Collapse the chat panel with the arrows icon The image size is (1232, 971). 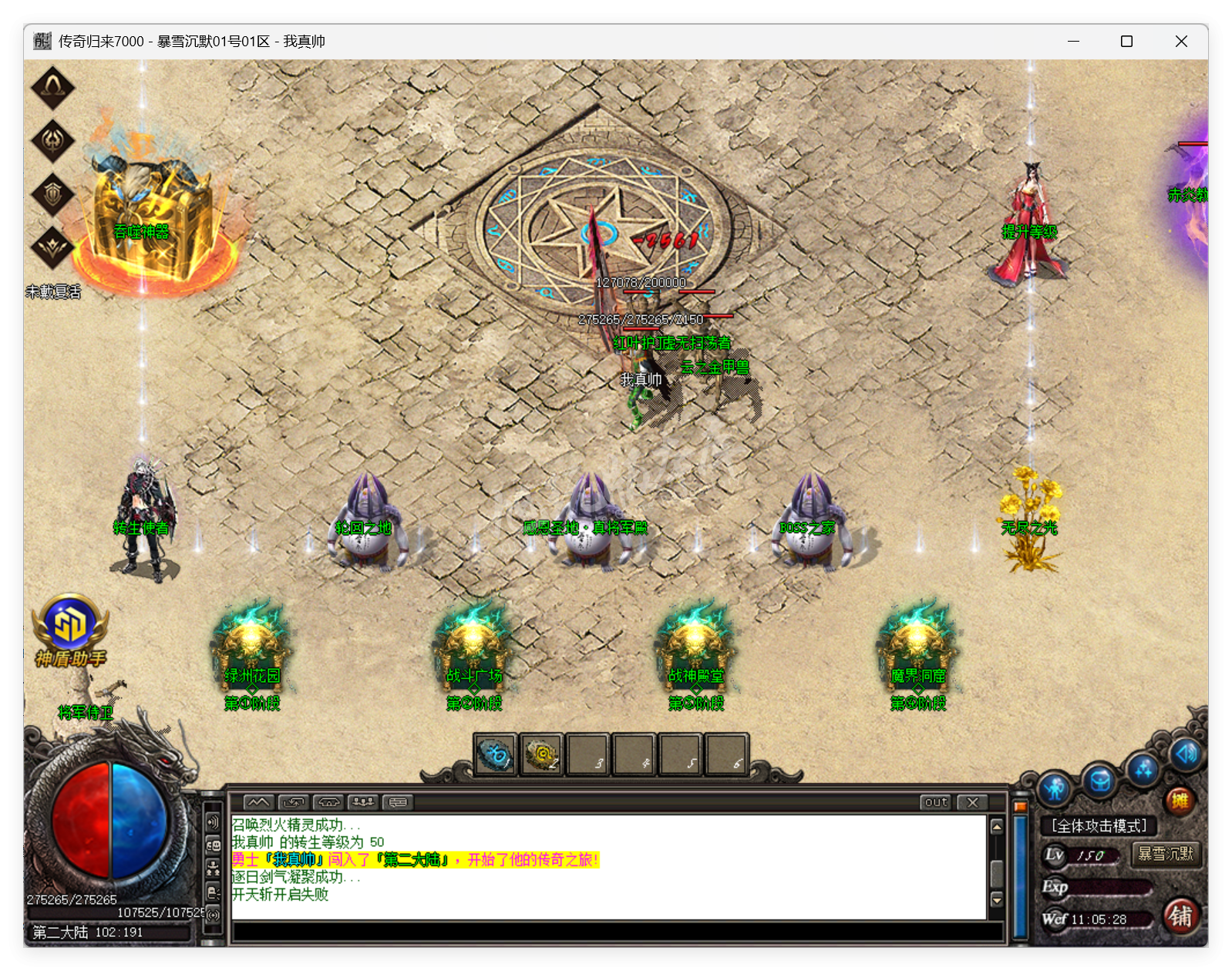pyautogui.click(x=259, y=803)
